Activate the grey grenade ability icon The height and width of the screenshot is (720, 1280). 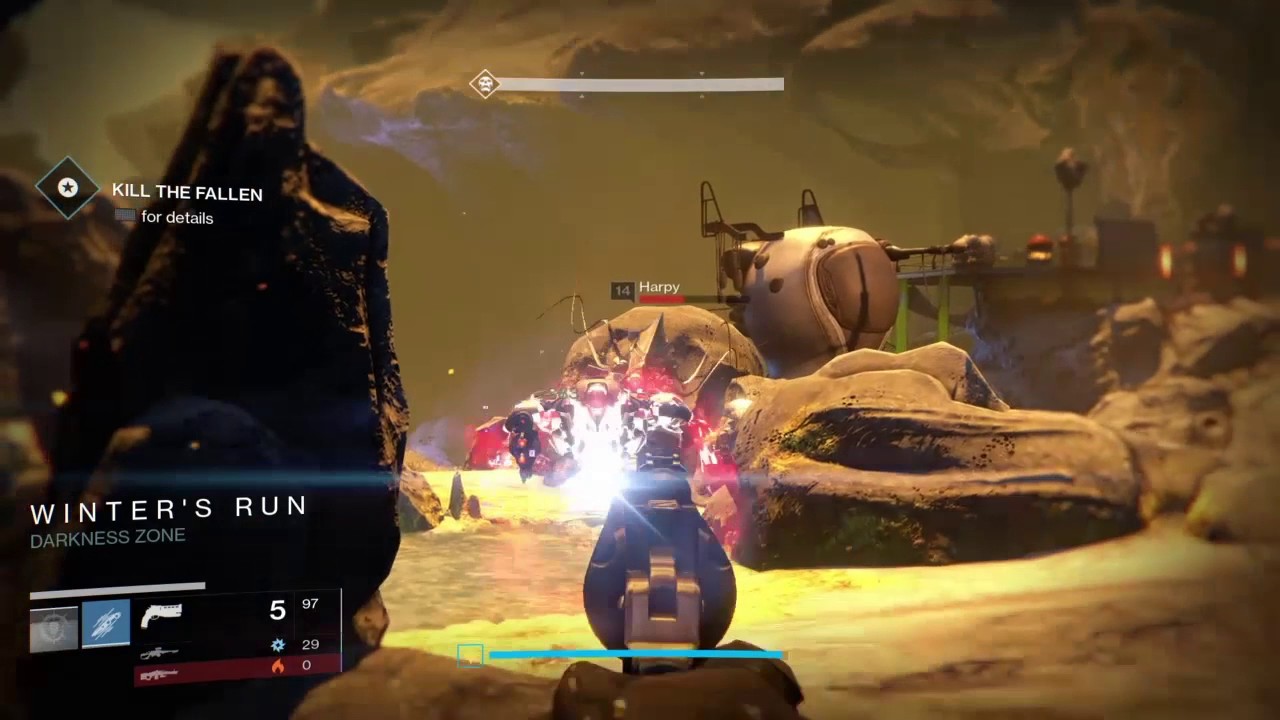54,629
